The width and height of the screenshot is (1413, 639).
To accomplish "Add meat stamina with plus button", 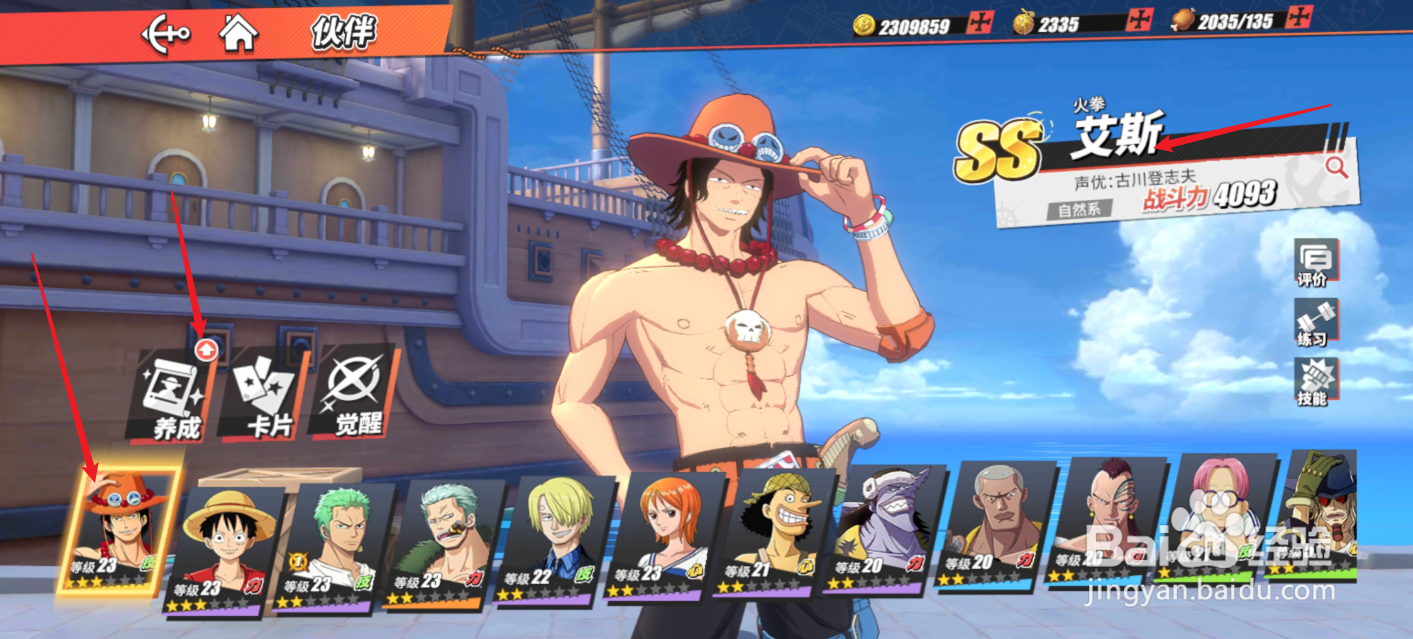I will [1299, 16].
